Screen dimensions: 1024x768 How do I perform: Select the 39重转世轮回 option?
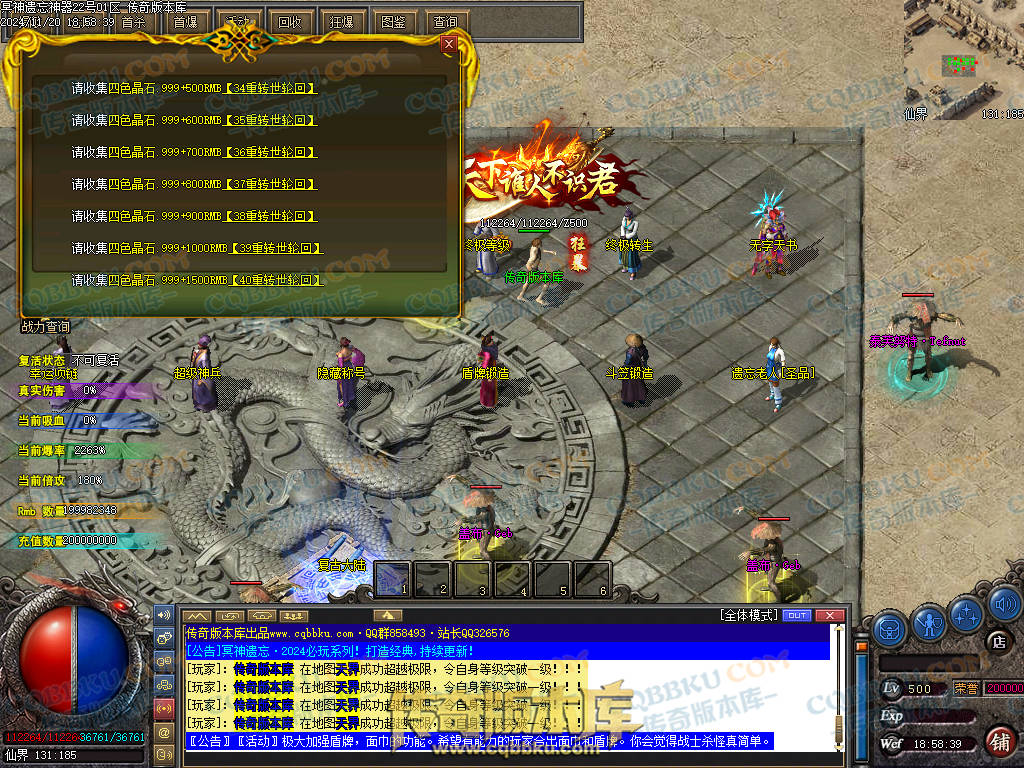pyautogui.click(x=275, y=248)
